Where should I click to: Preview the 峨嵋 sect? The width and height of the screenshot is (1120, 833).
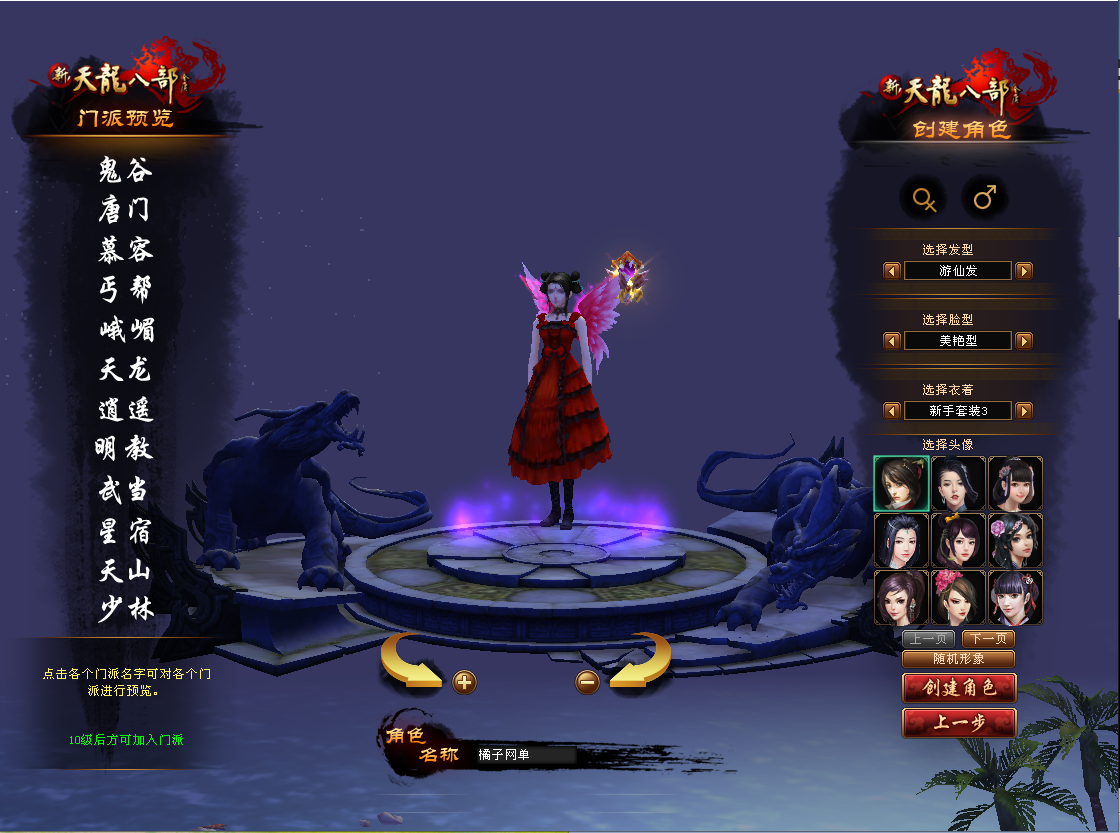pos(126,329)
